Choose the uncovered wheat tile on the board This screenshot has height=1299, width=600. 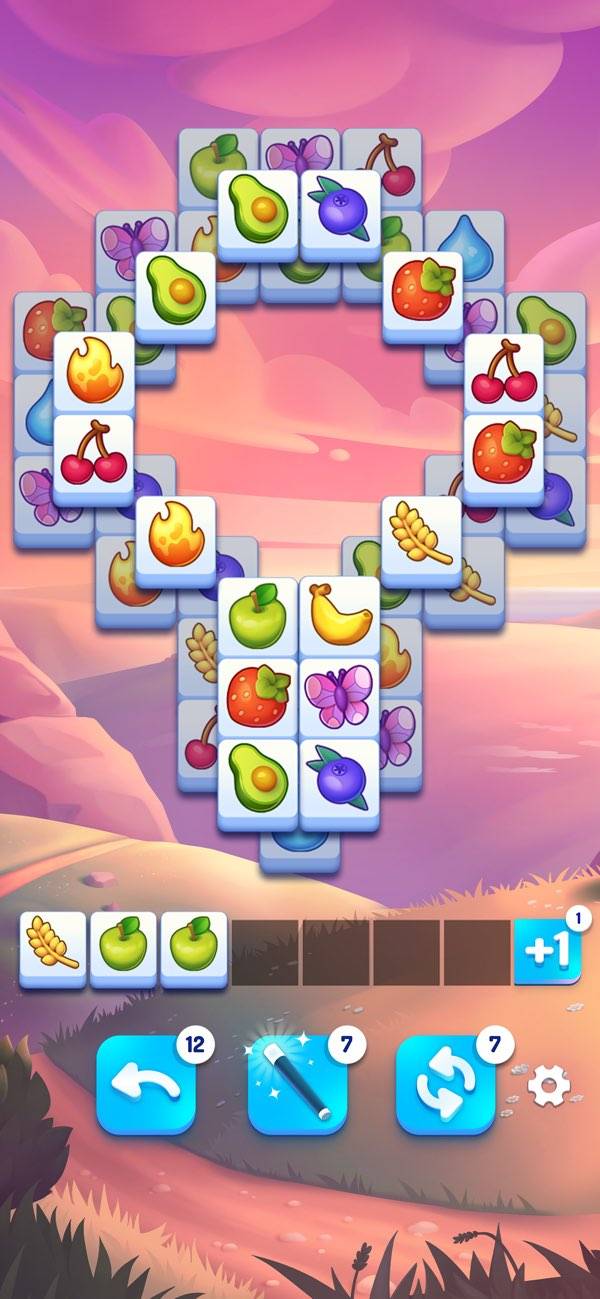421,534
